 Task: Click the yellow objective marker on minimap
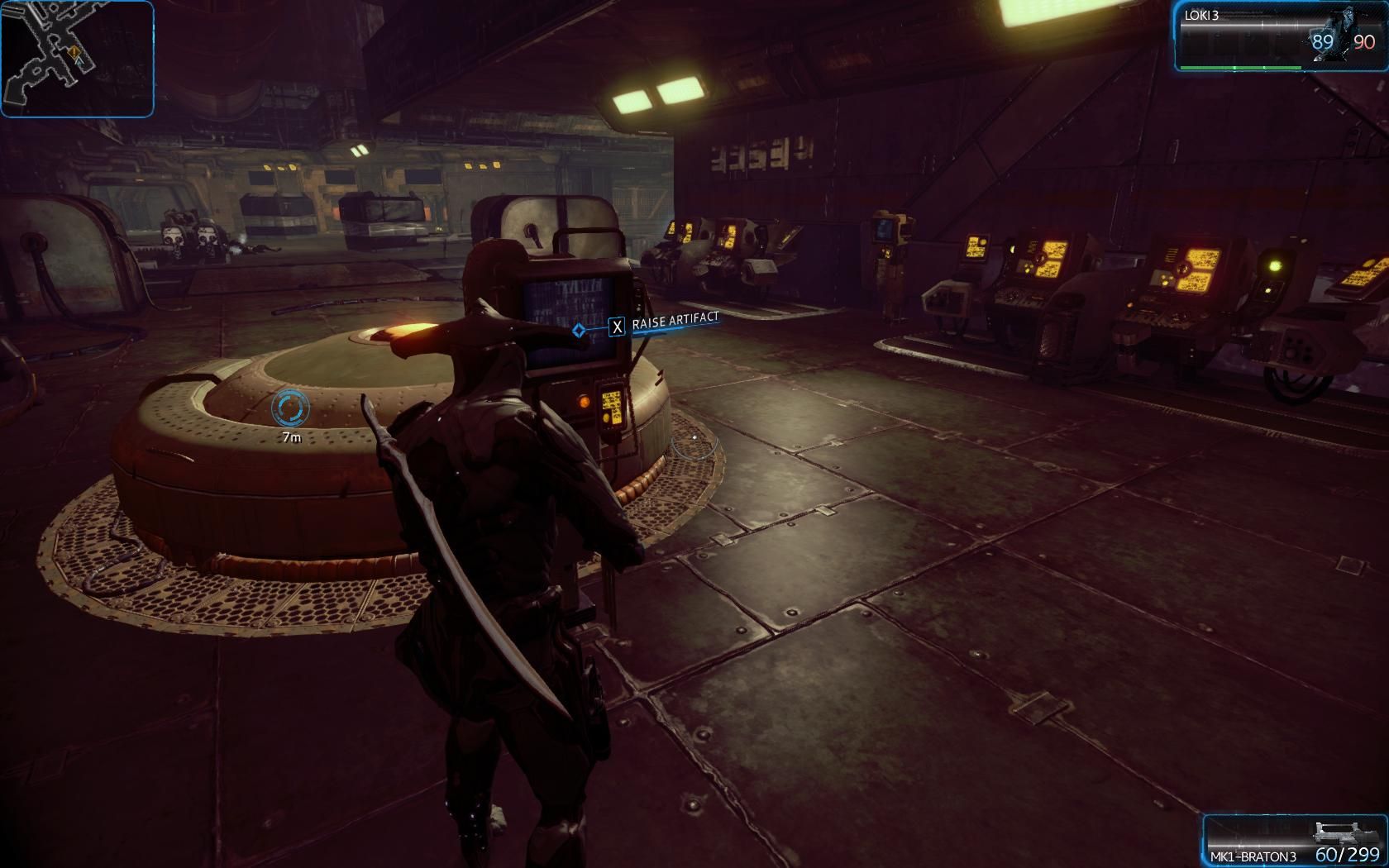click(x=74, y=52)
